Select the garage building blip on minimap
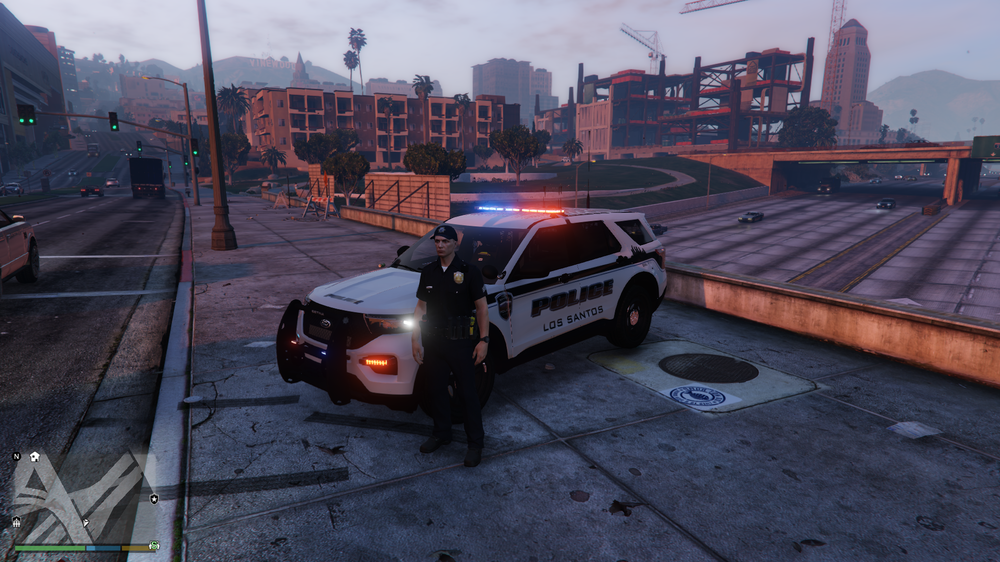Viewport: 1000px width, 562px height. (x=16, y=522)
